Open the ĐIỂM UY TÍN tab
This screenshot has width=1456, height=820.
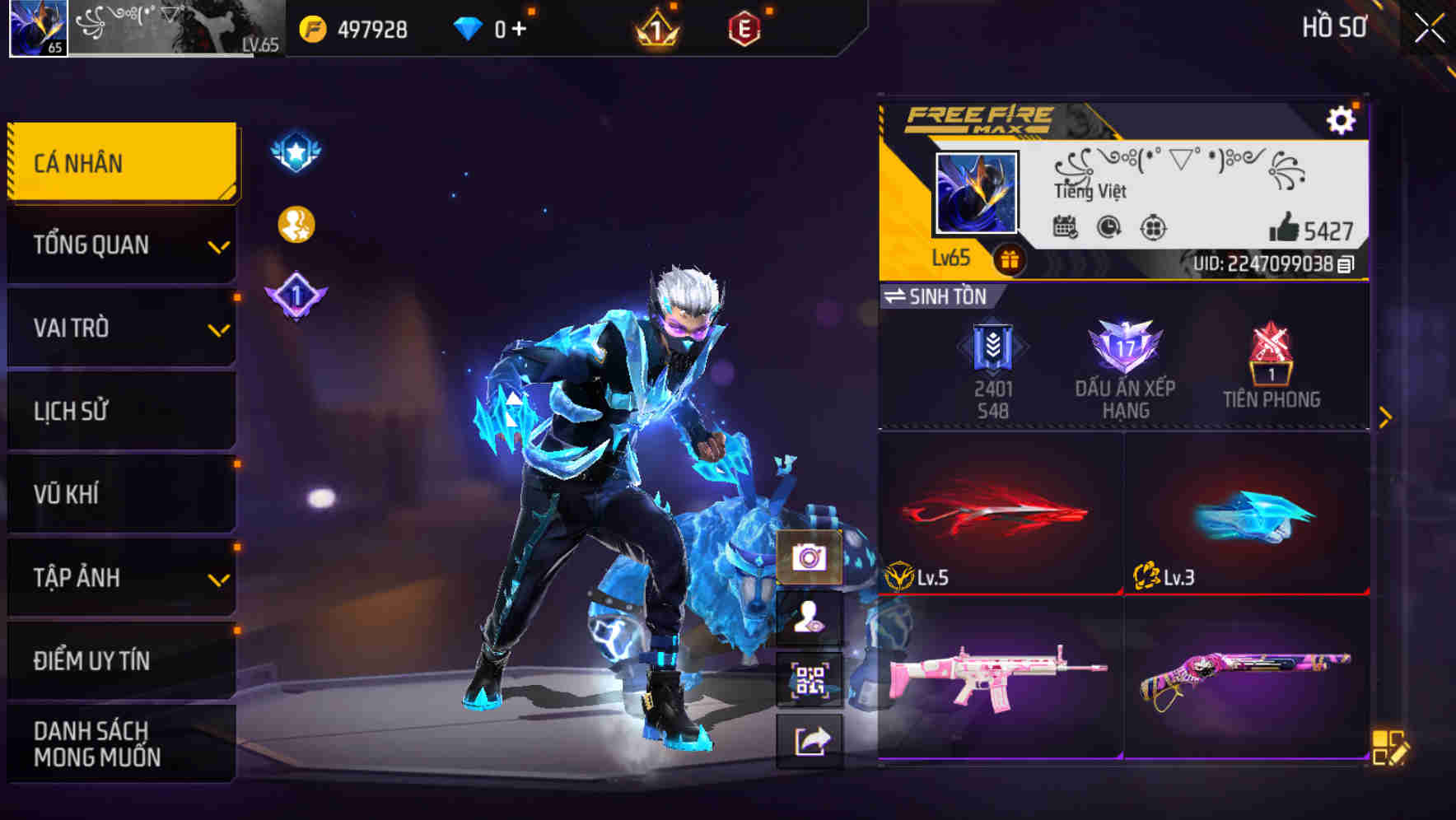pos(120,659)
